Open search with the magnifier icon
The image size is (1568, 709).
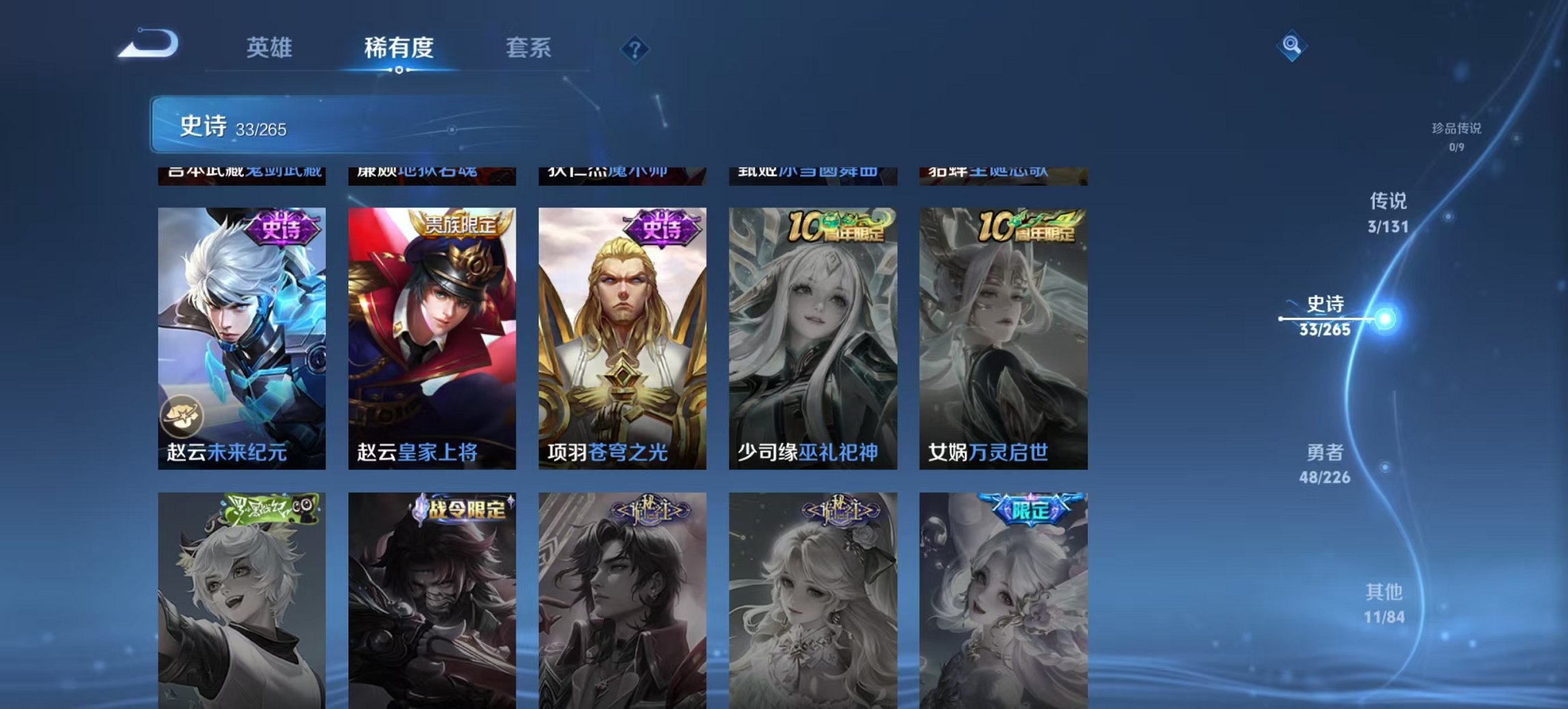coord(1291,46)
